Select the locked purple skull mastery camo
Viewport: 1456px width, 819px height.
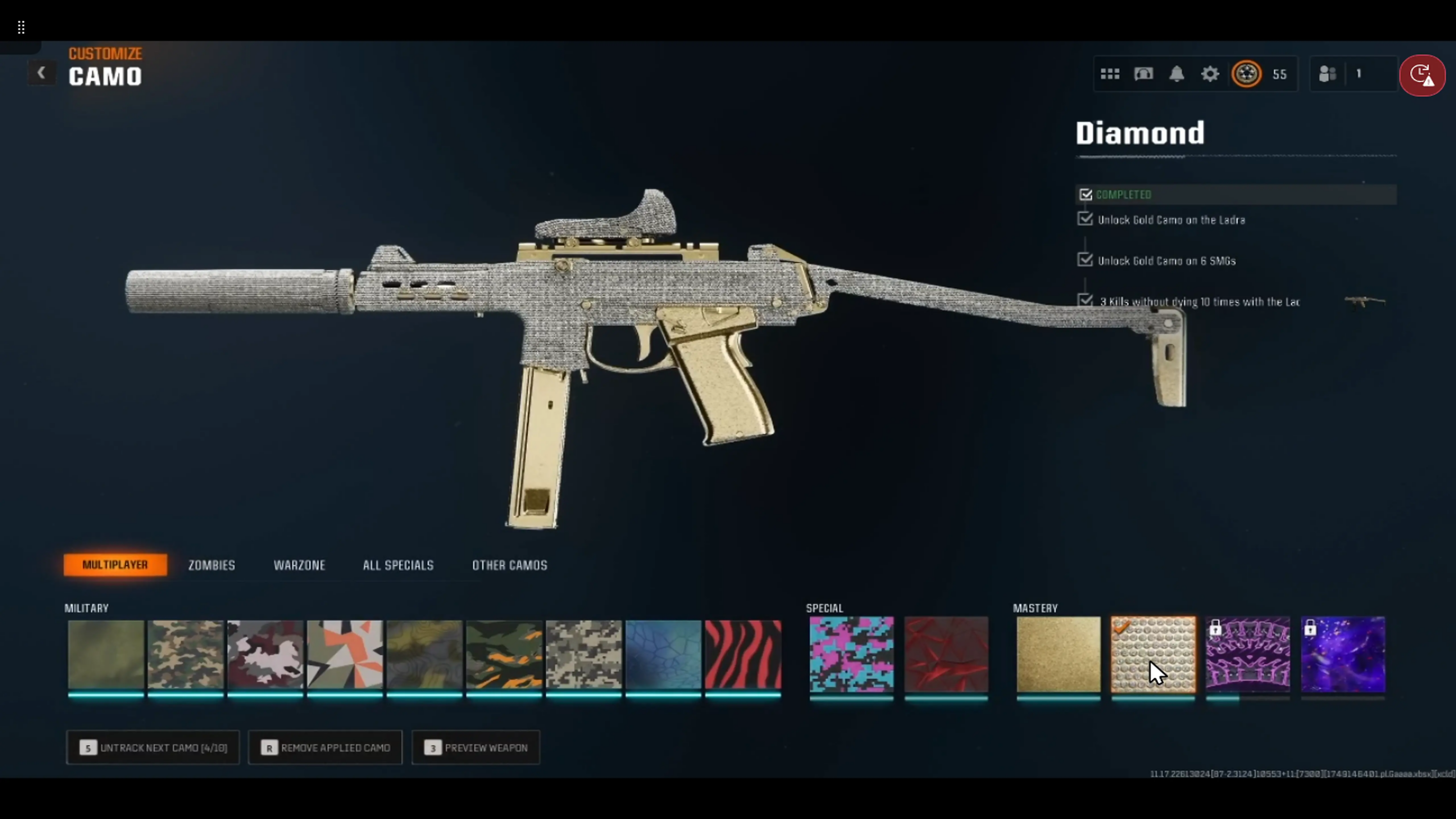click(x=1248, y=655)
